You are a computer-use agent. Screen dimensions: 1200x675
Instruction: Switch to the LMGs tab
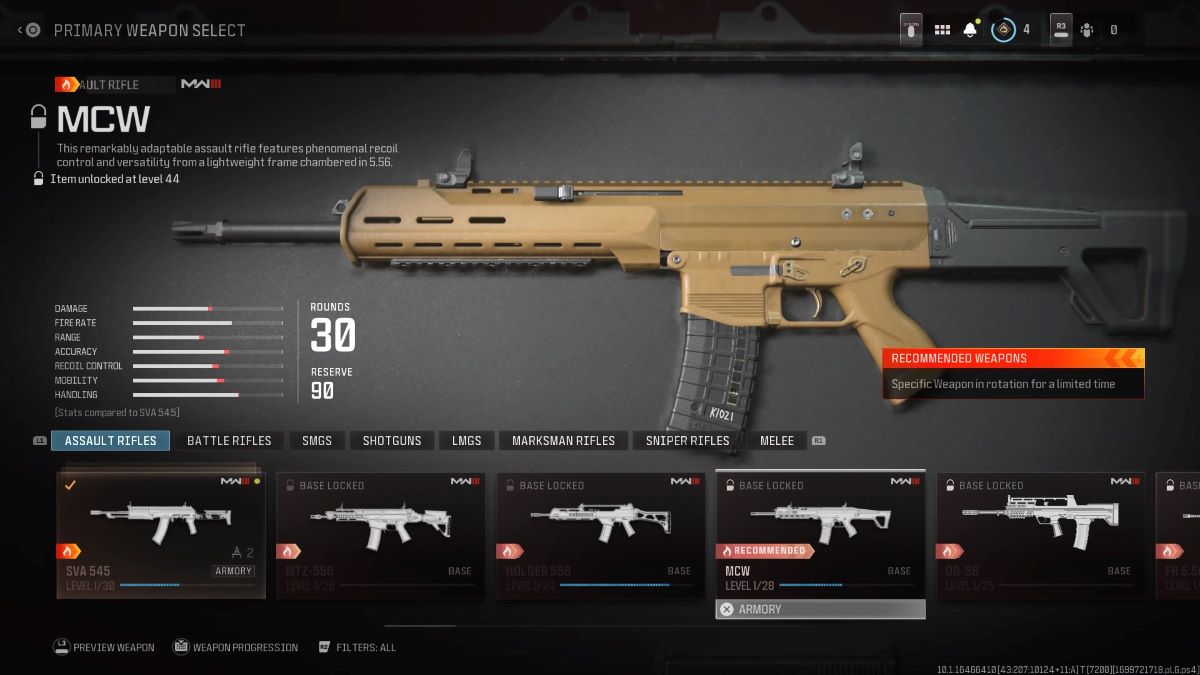tap(466, 441)
